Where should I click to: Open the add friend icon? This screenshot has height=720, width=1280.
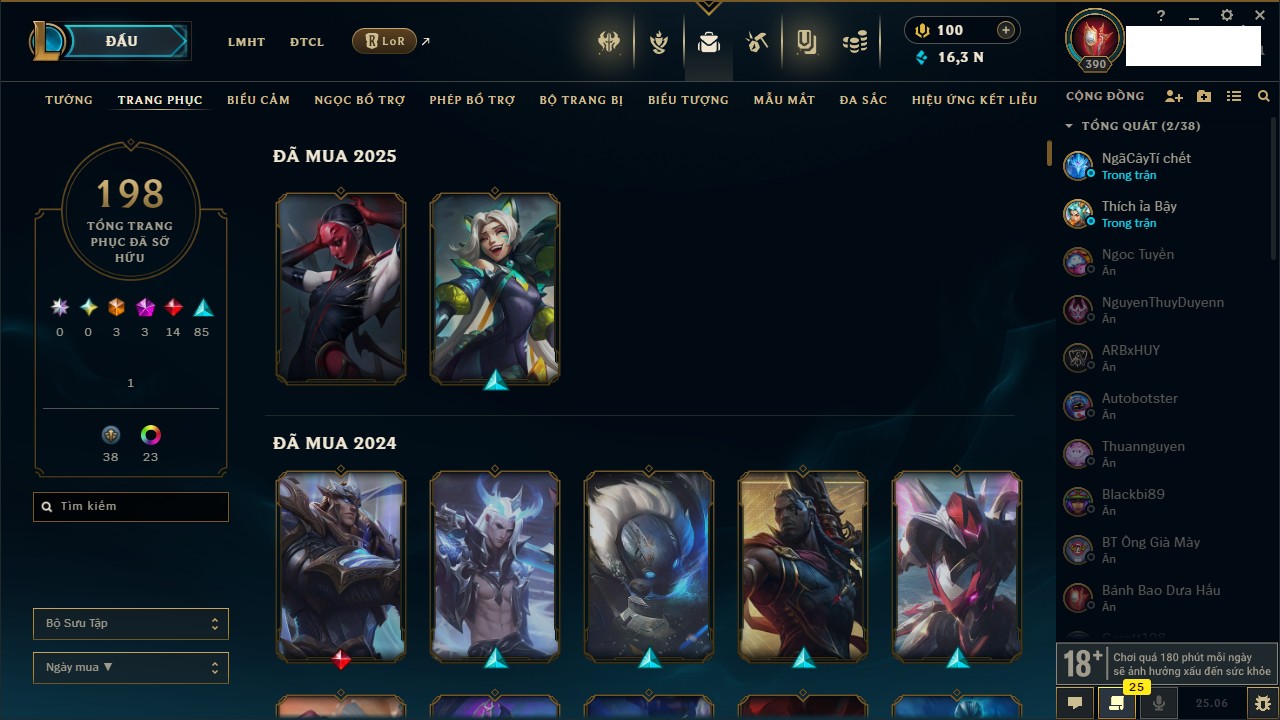pos(1174,97)
